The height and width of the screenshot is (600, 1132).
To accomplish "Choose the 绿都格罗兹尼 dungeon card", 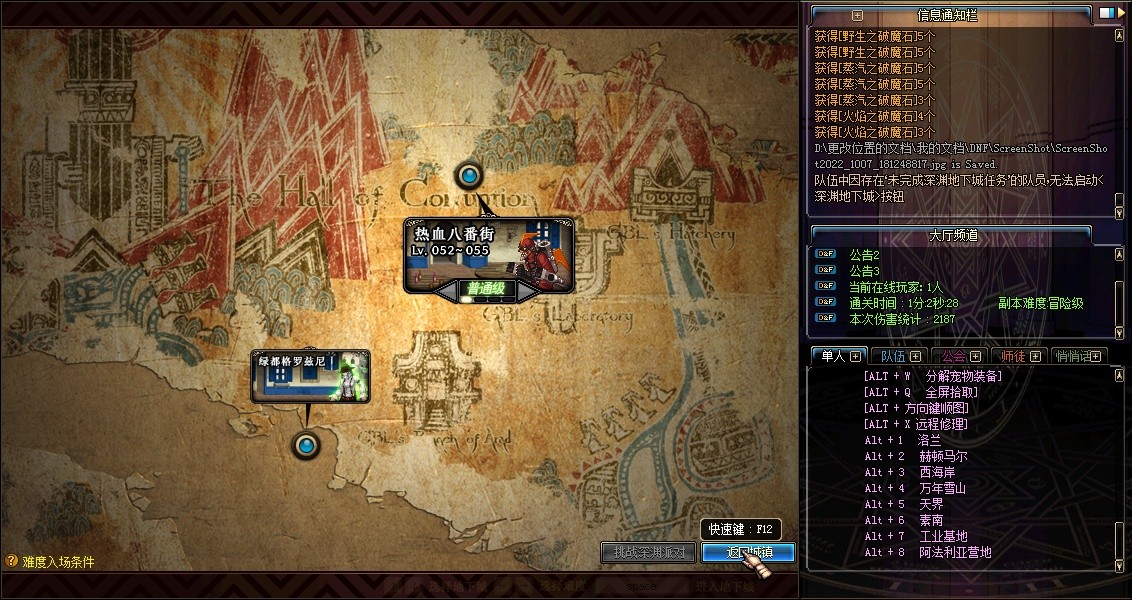I will [x=310, y=376].
